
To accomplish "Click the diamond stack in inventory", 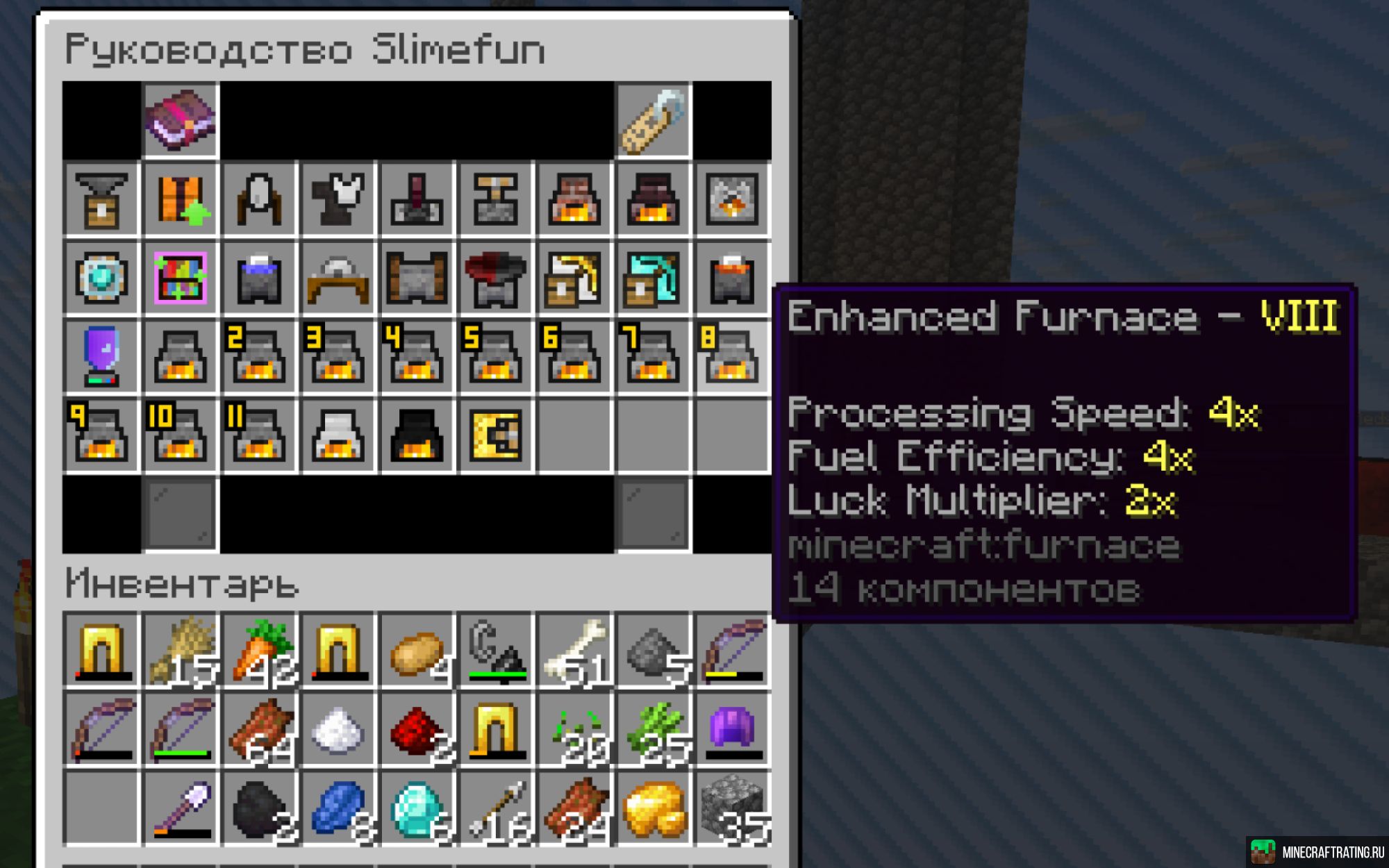I will point(417,809).
